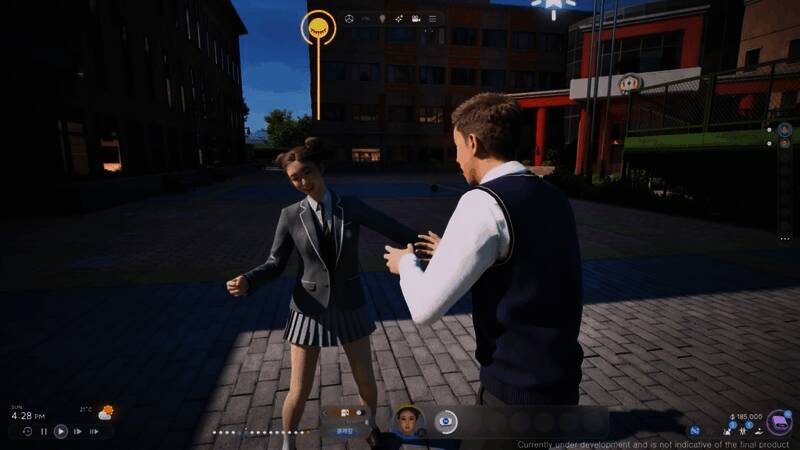Click the yellow smiley mood indicator
Viewport: 800px width, 450px height.
(318, 26)
